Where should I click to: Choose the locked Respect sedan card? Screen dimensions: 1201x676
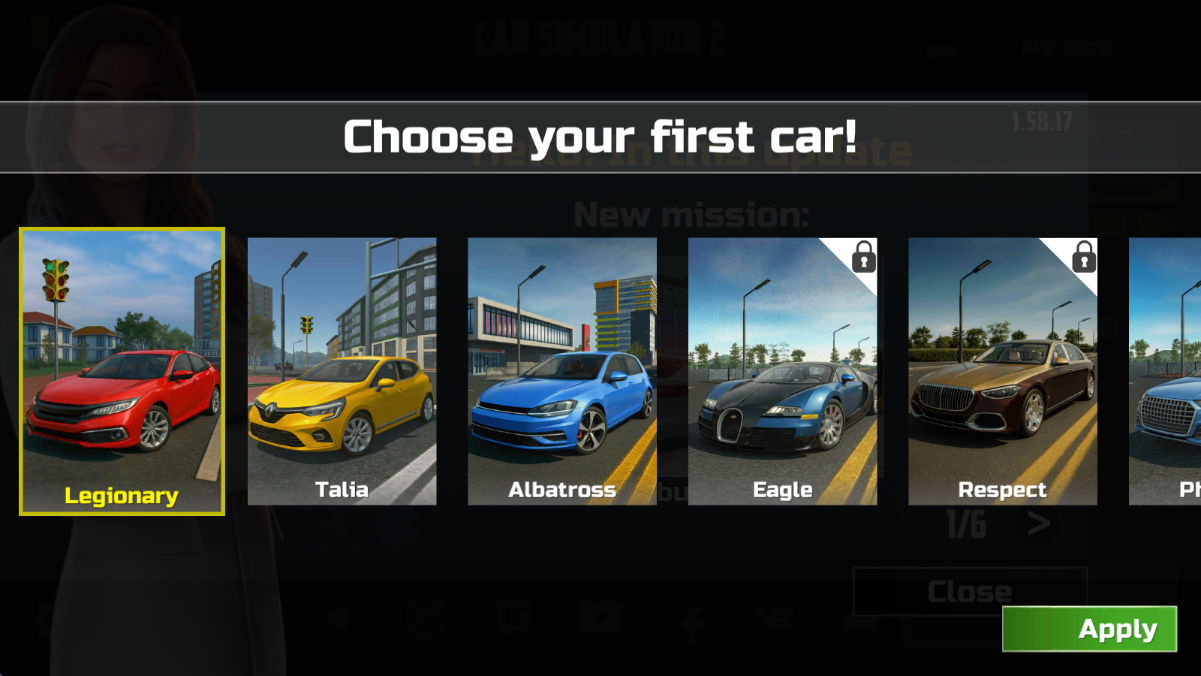[x=1002, y=371]
